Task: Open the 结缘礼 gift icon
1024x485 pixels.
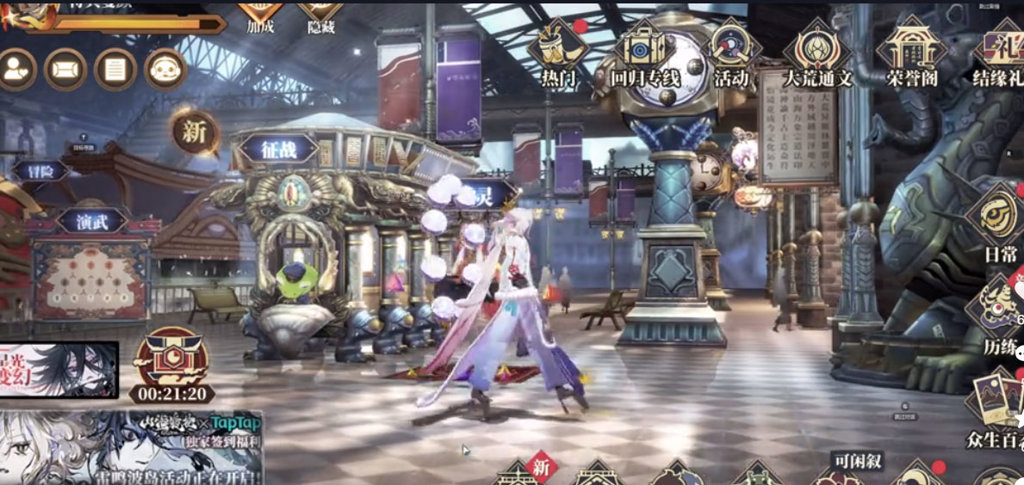Action: click(x=1000, y=52)
